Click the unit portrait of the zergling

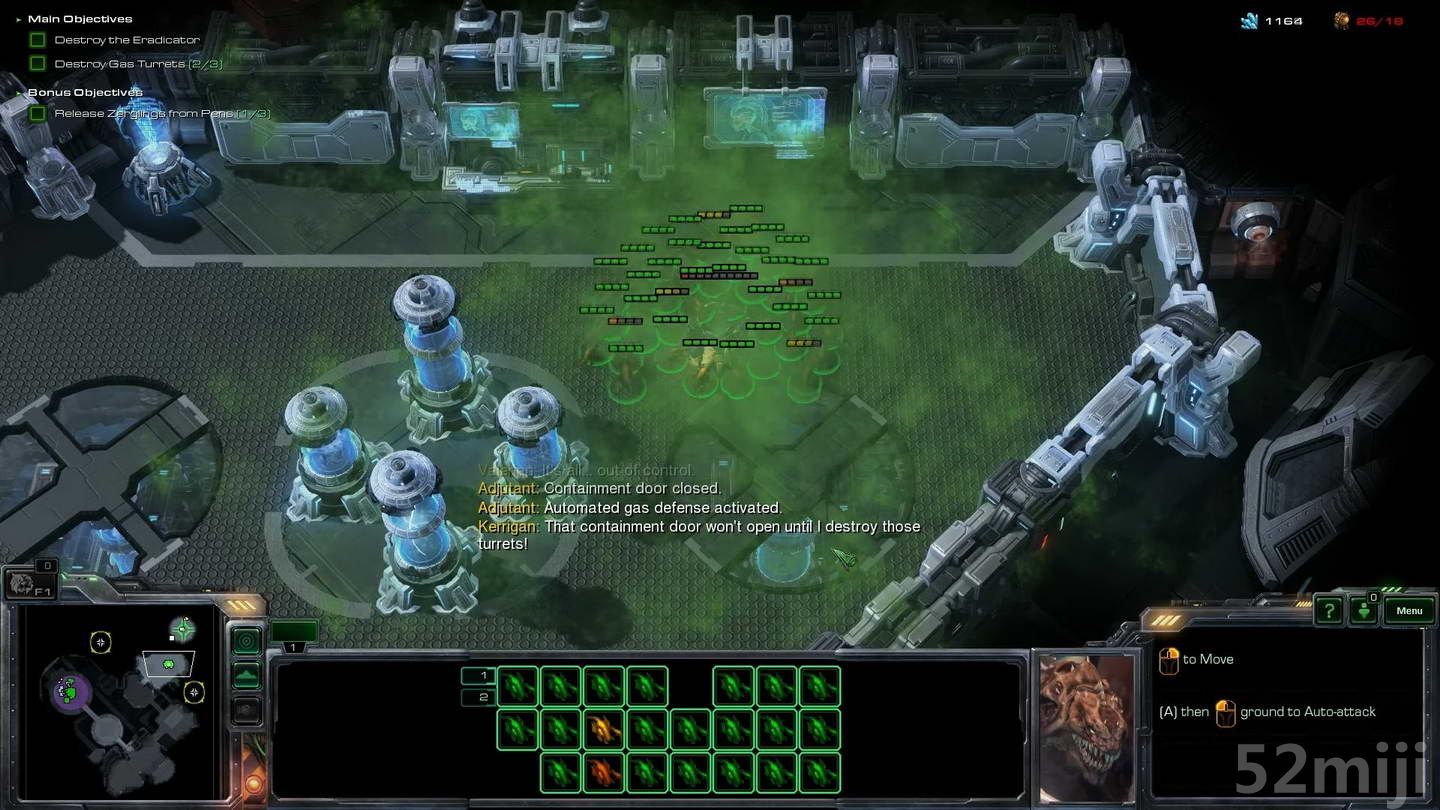coord(1085,725)
